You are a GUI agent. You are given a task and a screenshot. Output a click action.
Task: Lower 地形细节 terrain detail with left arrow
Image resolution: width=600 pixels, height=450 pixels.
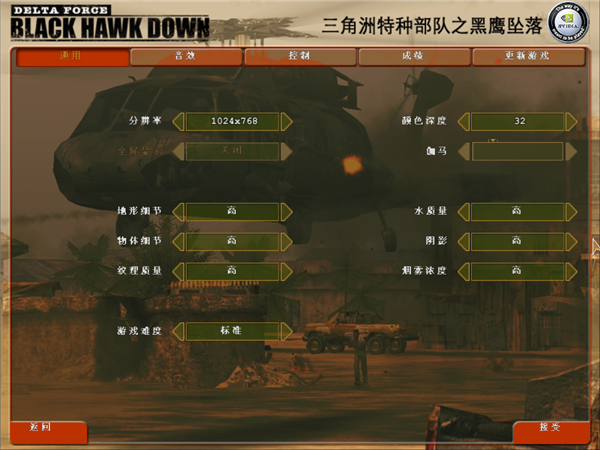(x=179, y=211)
